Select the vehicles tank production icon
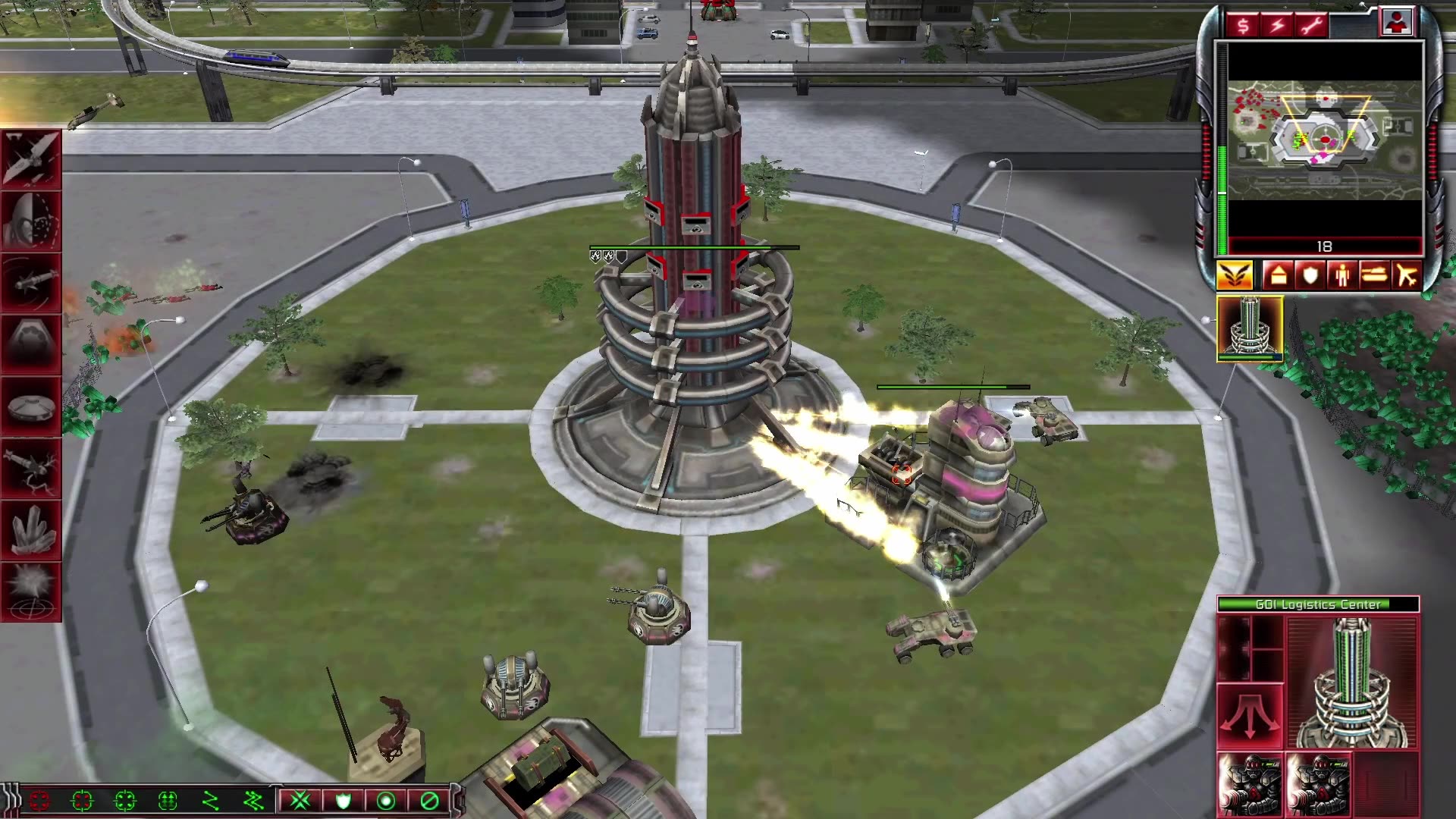Image resolution: width=1456 pixels, height=819 pixels. click(1373, 275)
